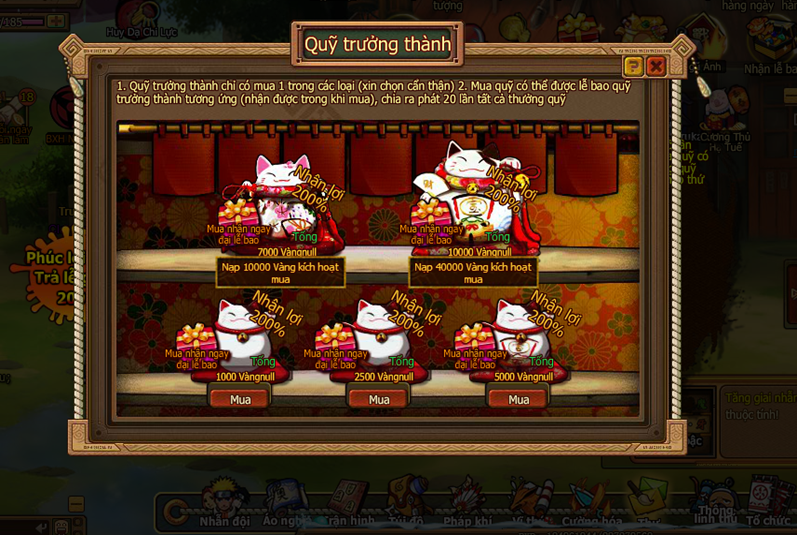Buy the 2500 Vàng growth fund
This screenshot has height=535, width=797.
point(379,399)
